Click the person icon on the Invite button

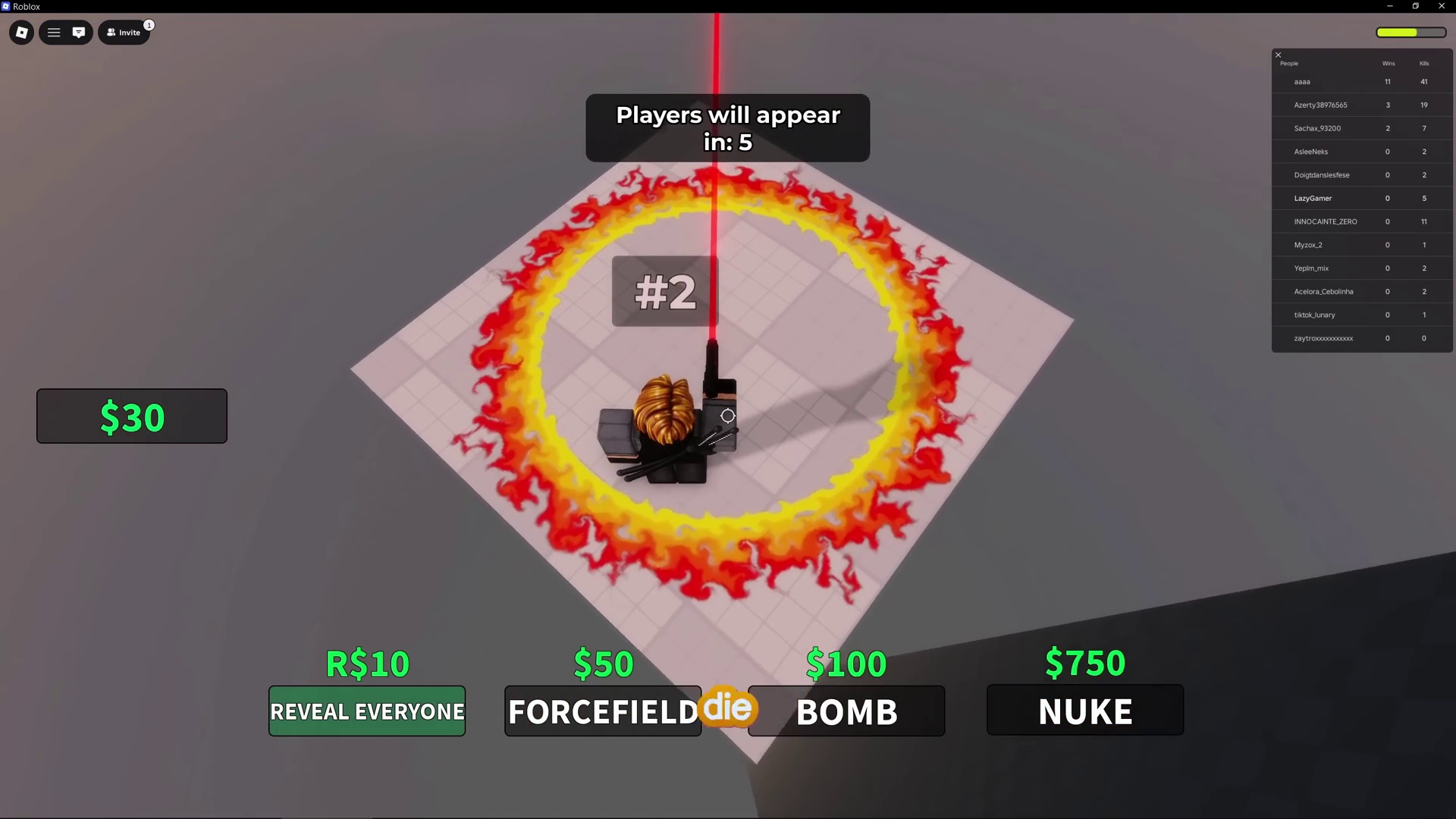111,32
